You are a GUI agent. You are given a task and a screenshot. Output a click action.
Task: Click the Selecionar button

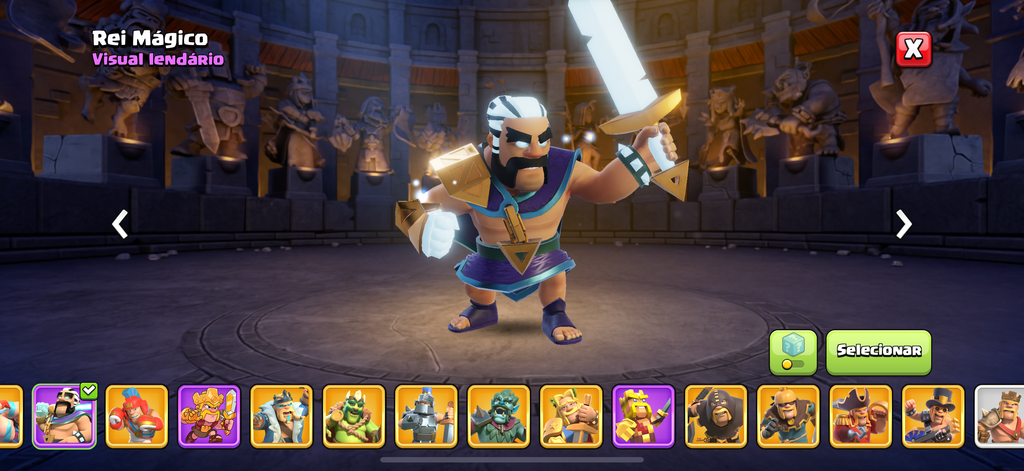[878, 351]
